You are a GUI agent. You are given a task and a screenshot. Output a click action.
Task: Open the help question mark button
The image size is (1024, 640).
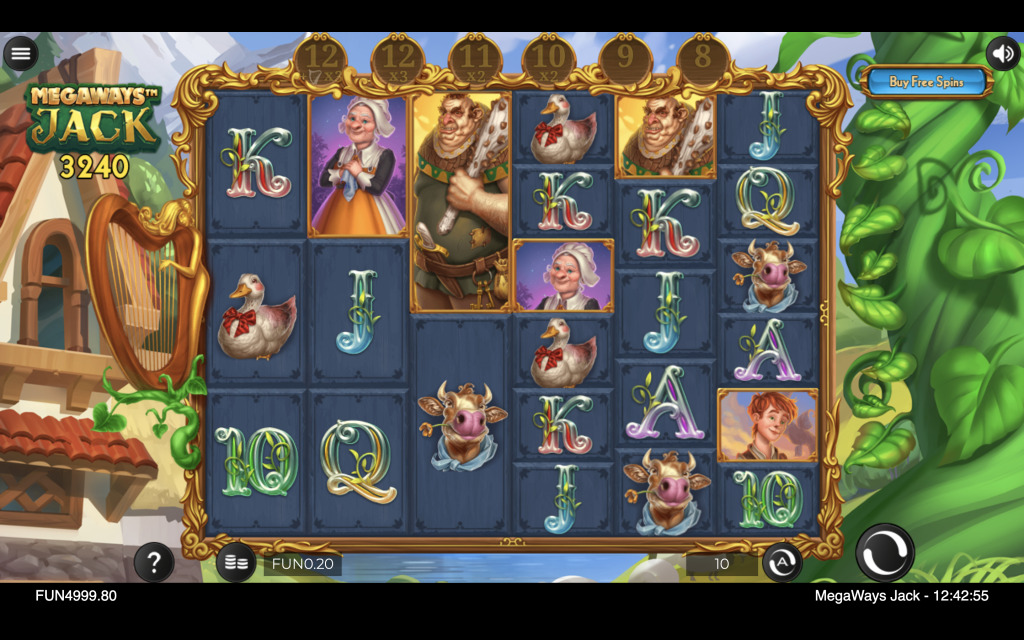154,563
